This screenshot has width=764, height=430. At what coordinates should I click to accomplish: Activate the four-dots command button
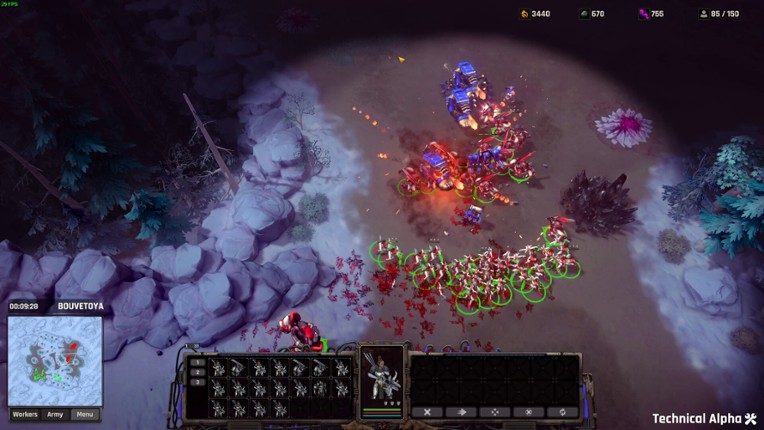click(495, 412)
